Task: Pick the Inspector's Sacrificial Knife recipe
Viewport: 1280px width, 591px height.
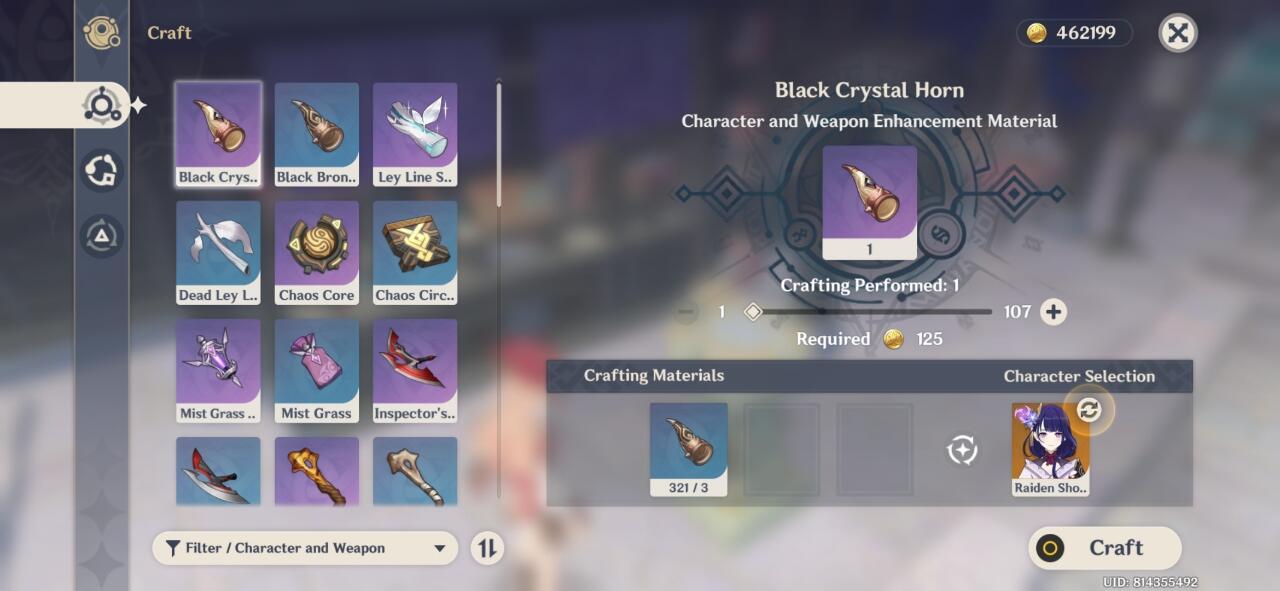Action: coord(415,370)
